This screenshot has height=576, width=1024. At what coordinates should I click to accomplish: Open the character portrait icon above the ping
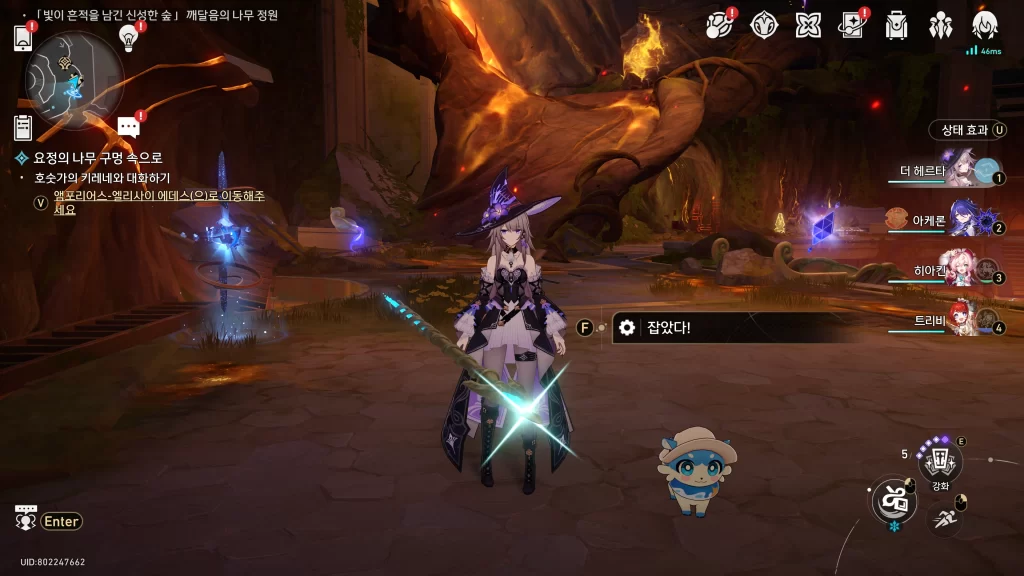point(984,25)
